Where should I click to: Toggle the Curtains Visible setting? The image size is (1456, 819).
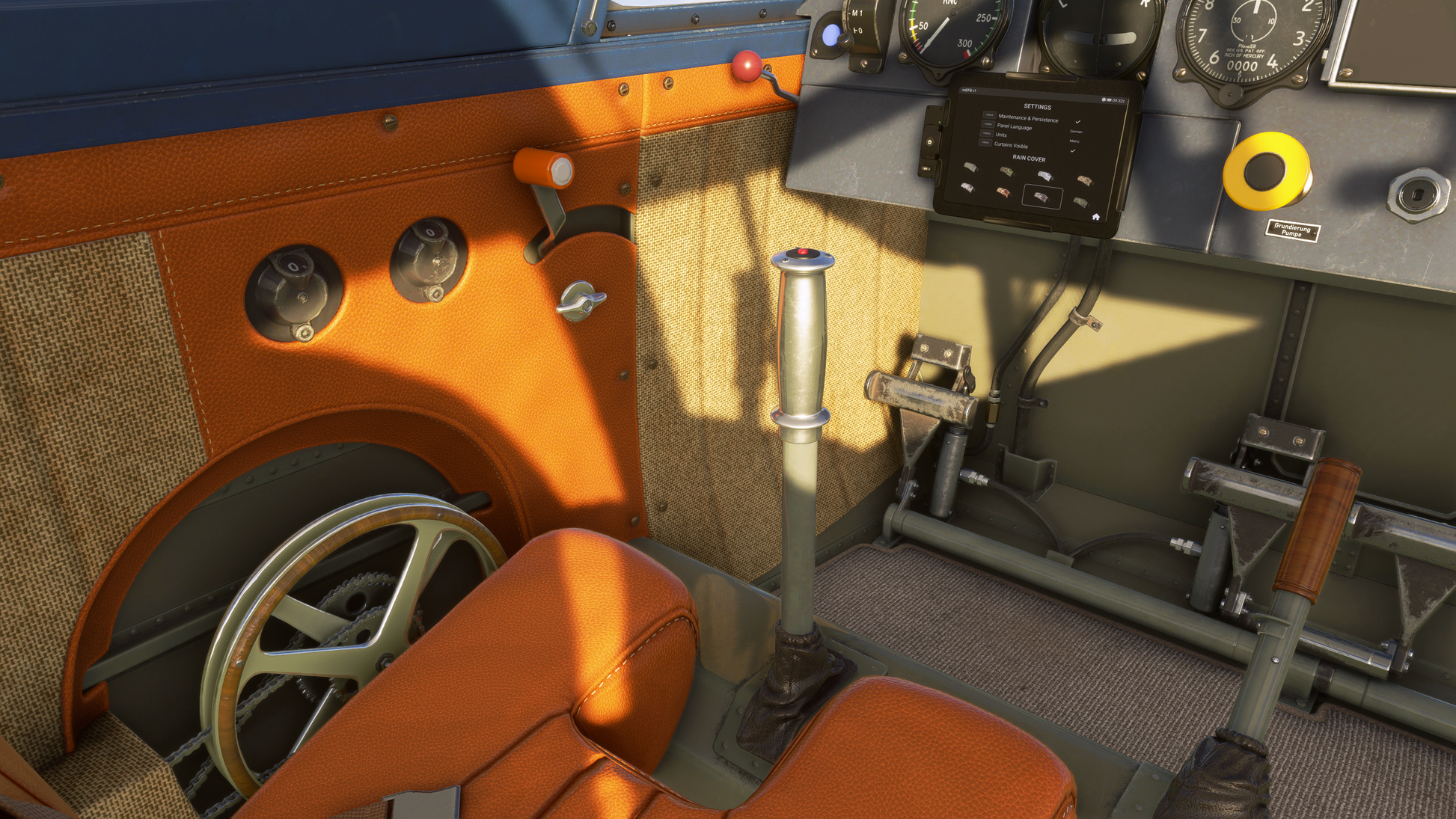986,142
